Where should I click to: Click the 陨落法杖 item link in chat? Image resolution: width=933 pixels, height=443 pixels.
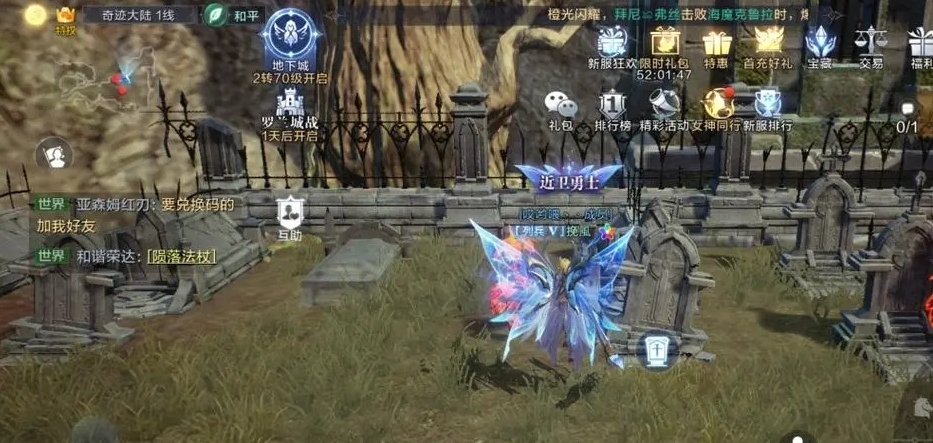[181, 255]
